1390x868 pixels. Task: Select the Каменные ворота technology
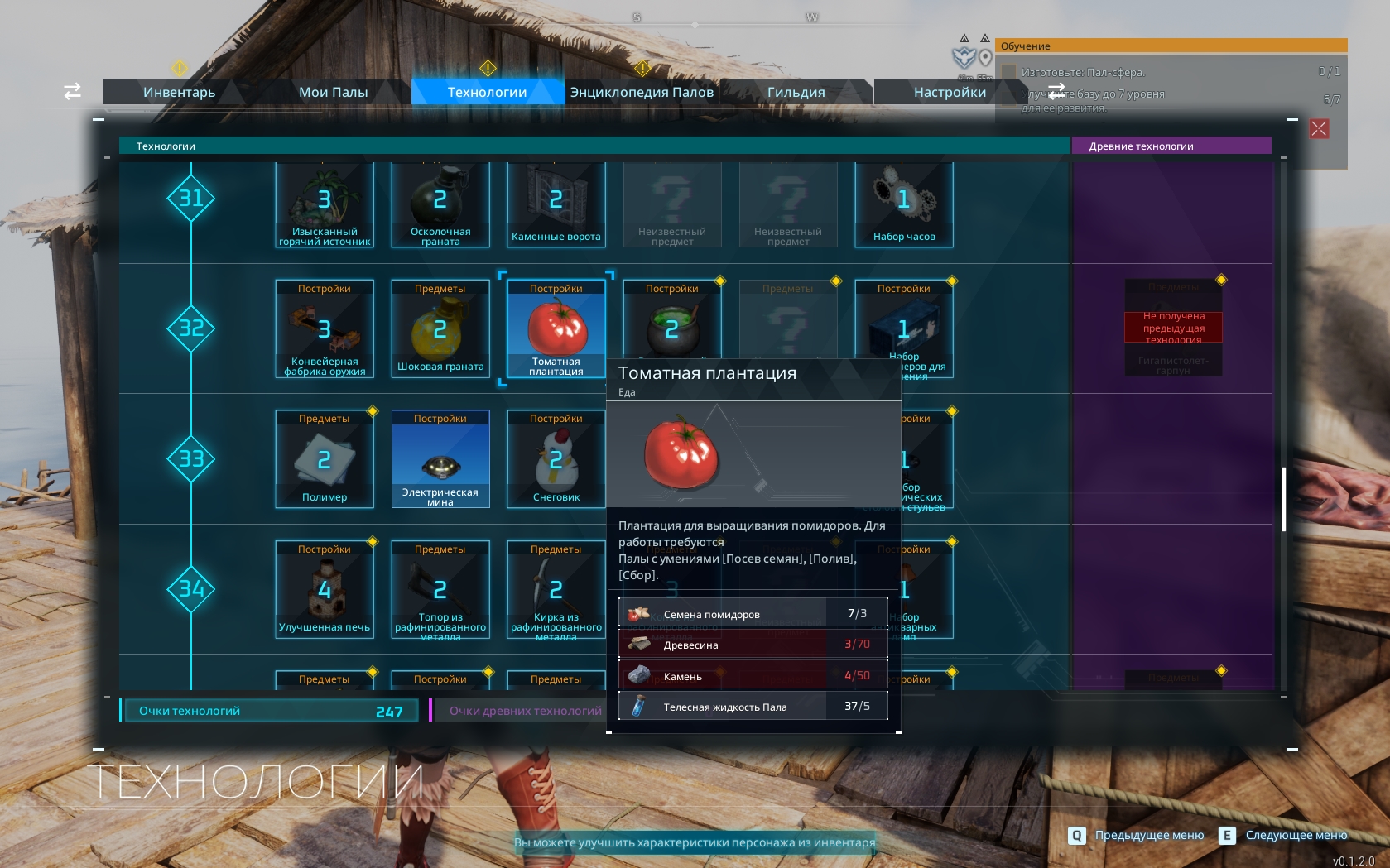click(556, 204)
